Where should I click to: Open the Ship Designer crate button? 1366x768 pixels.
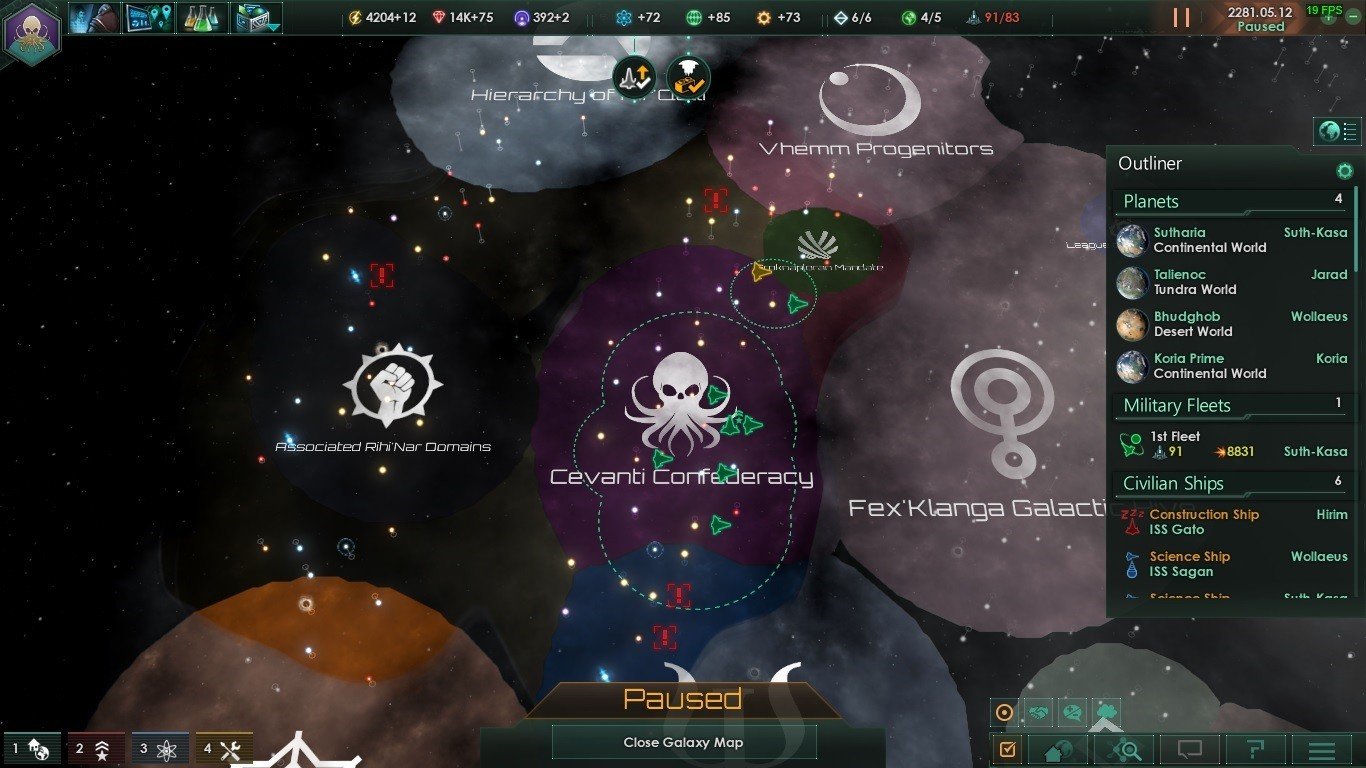point(256,18)
